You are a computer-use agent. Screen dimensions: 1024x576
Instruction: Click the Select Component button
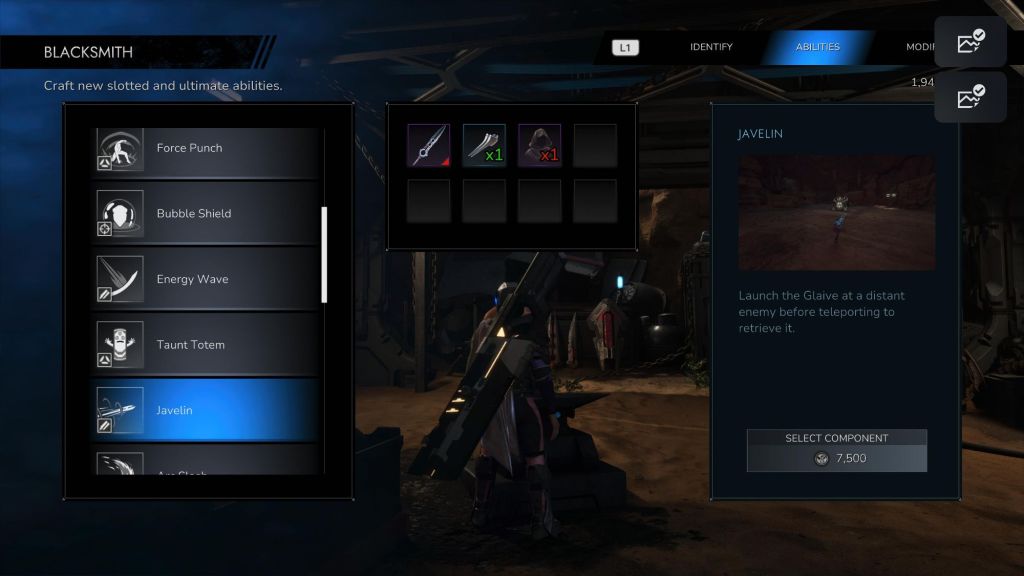837,450
